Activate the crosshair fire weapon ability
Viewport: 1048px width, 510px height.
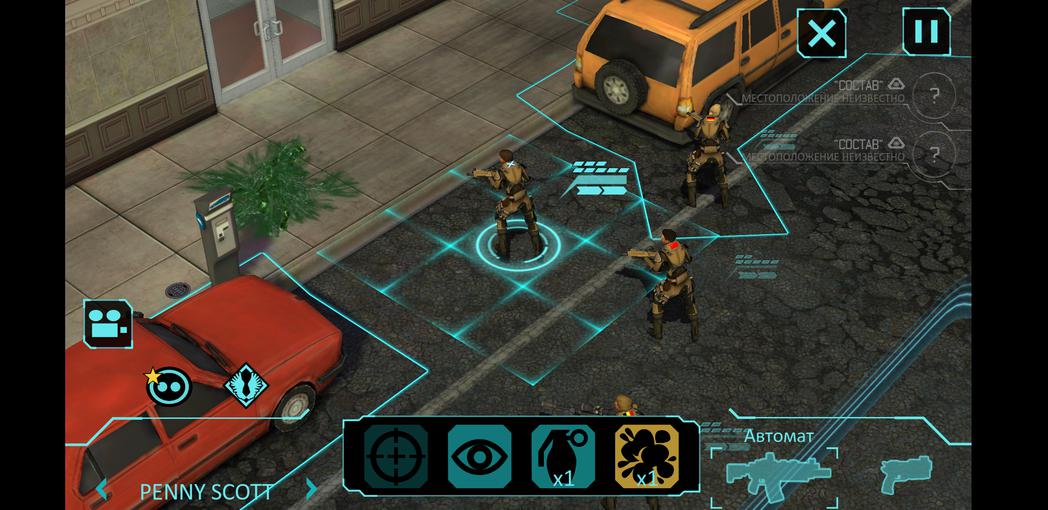(395, 458)
